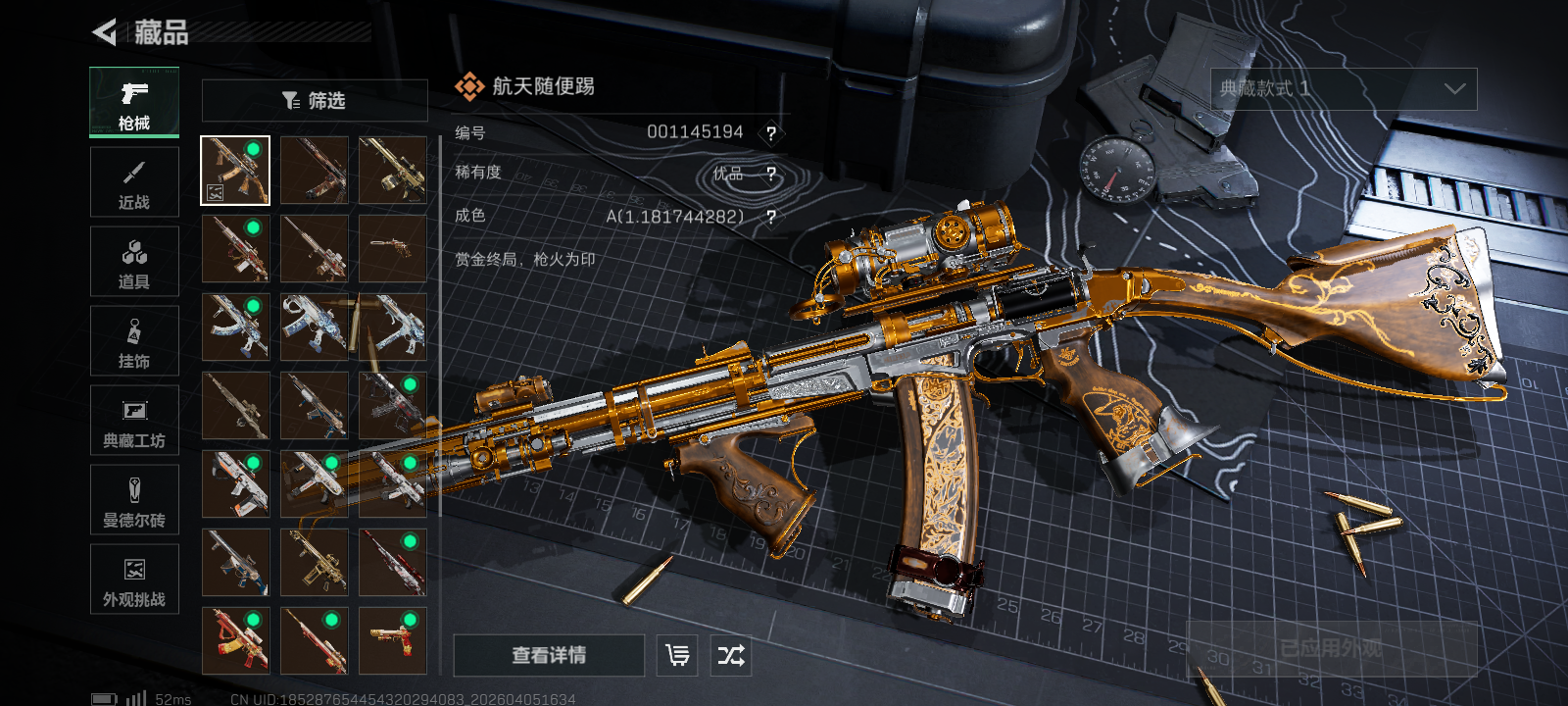Expand the 典藏款式 1 dropdown
The height and width of the screenshot is (706, 1568).
pos(1344,89)
